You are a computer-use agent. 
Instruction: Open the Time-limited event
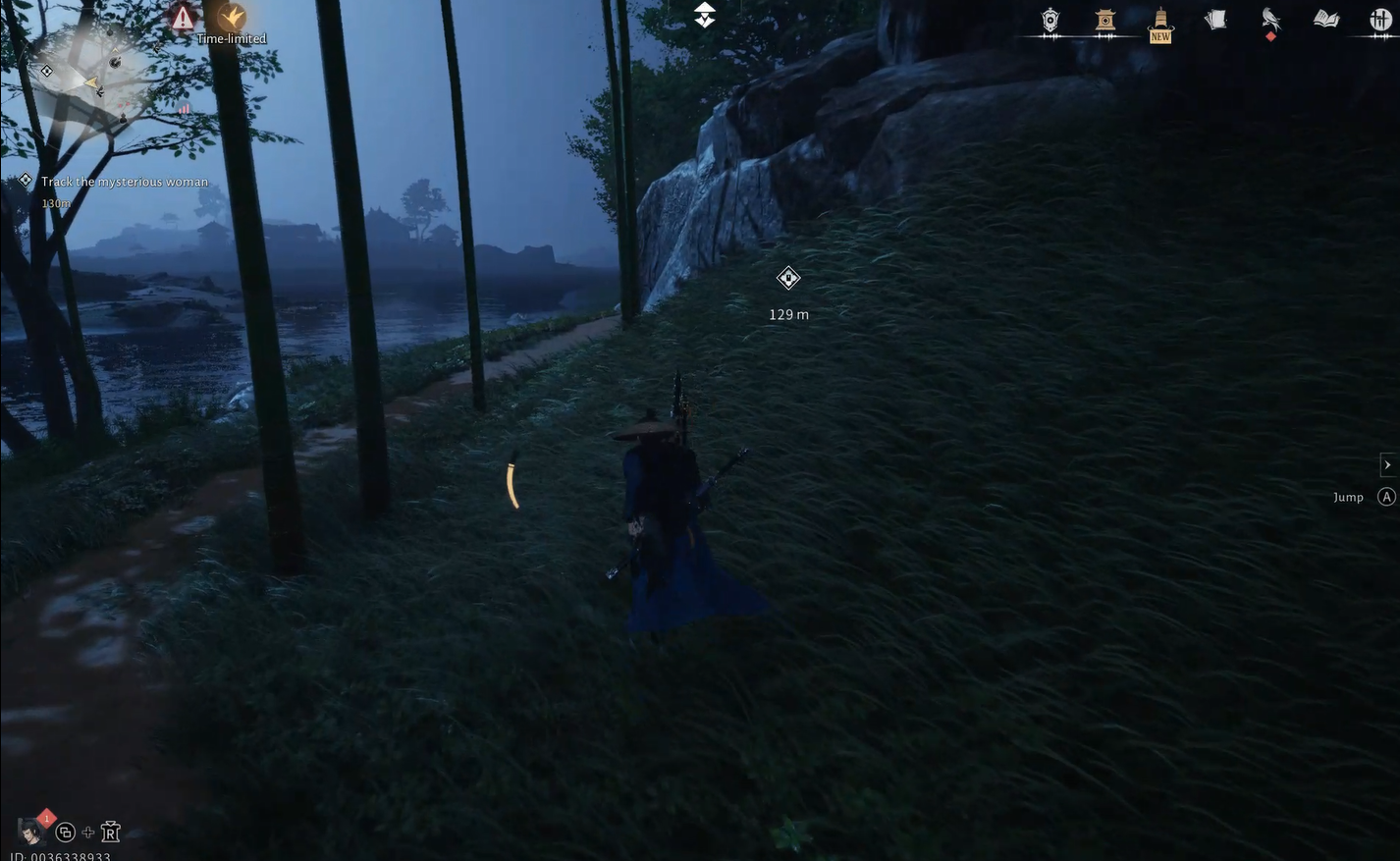click(x=230, y=18)
